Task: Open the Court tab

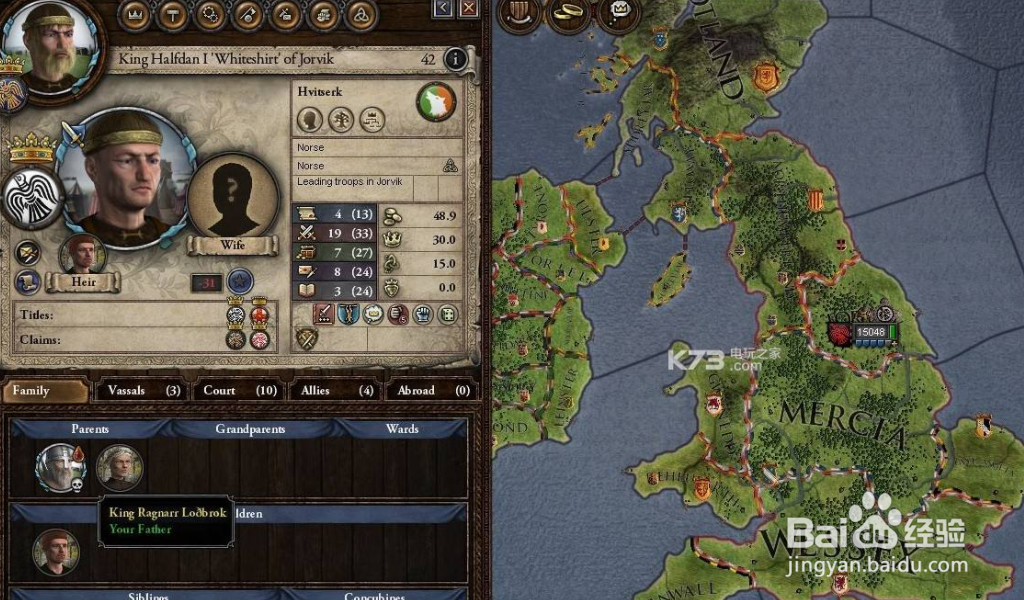Action: tap(239, 391)
